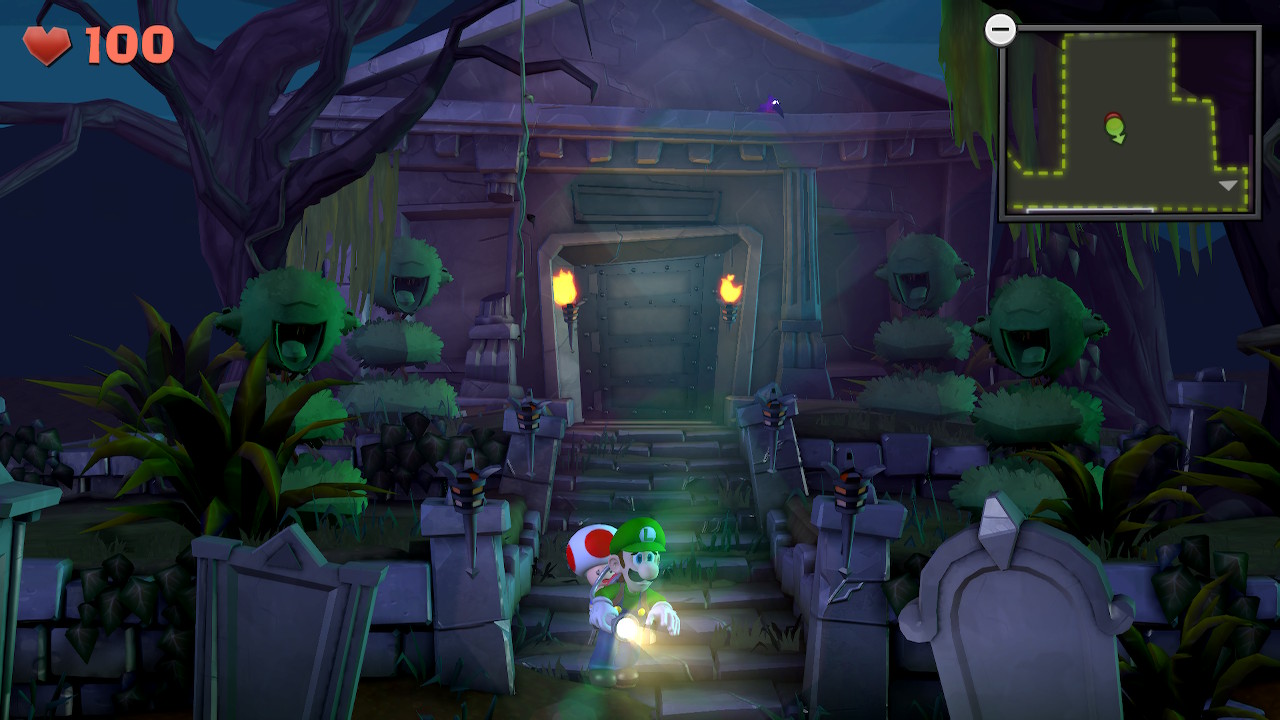Select the white arrow marker on the minimap
The width and height of the screenshot is (1280, 720).
click(1228, 185)
